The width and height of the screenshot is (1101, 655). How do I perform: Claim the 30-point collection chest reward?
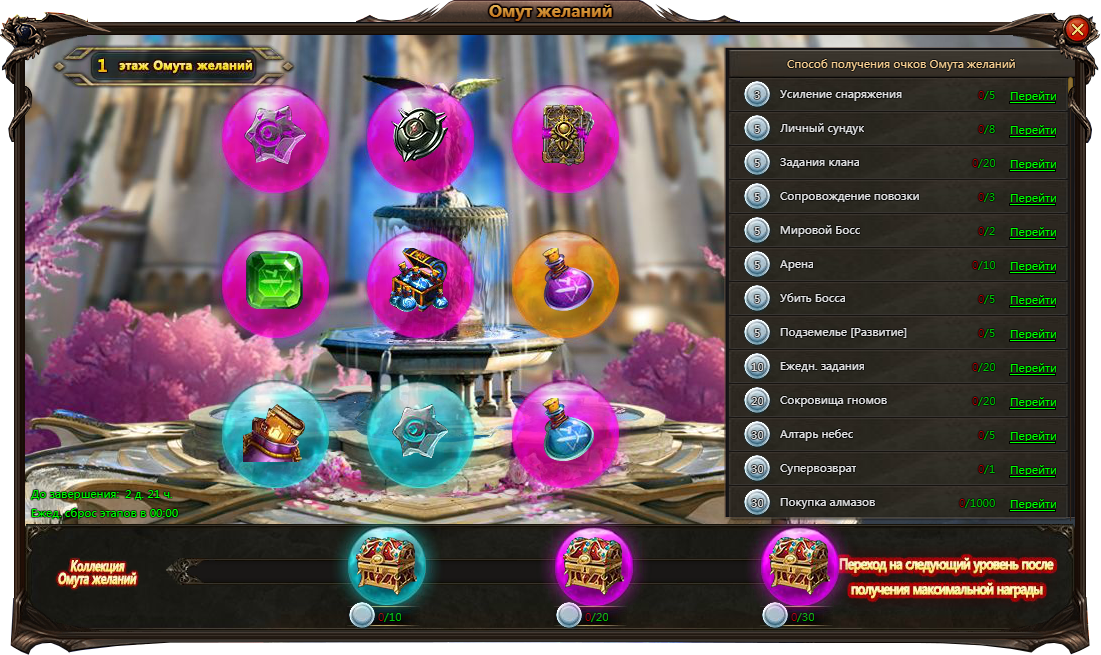799,565
